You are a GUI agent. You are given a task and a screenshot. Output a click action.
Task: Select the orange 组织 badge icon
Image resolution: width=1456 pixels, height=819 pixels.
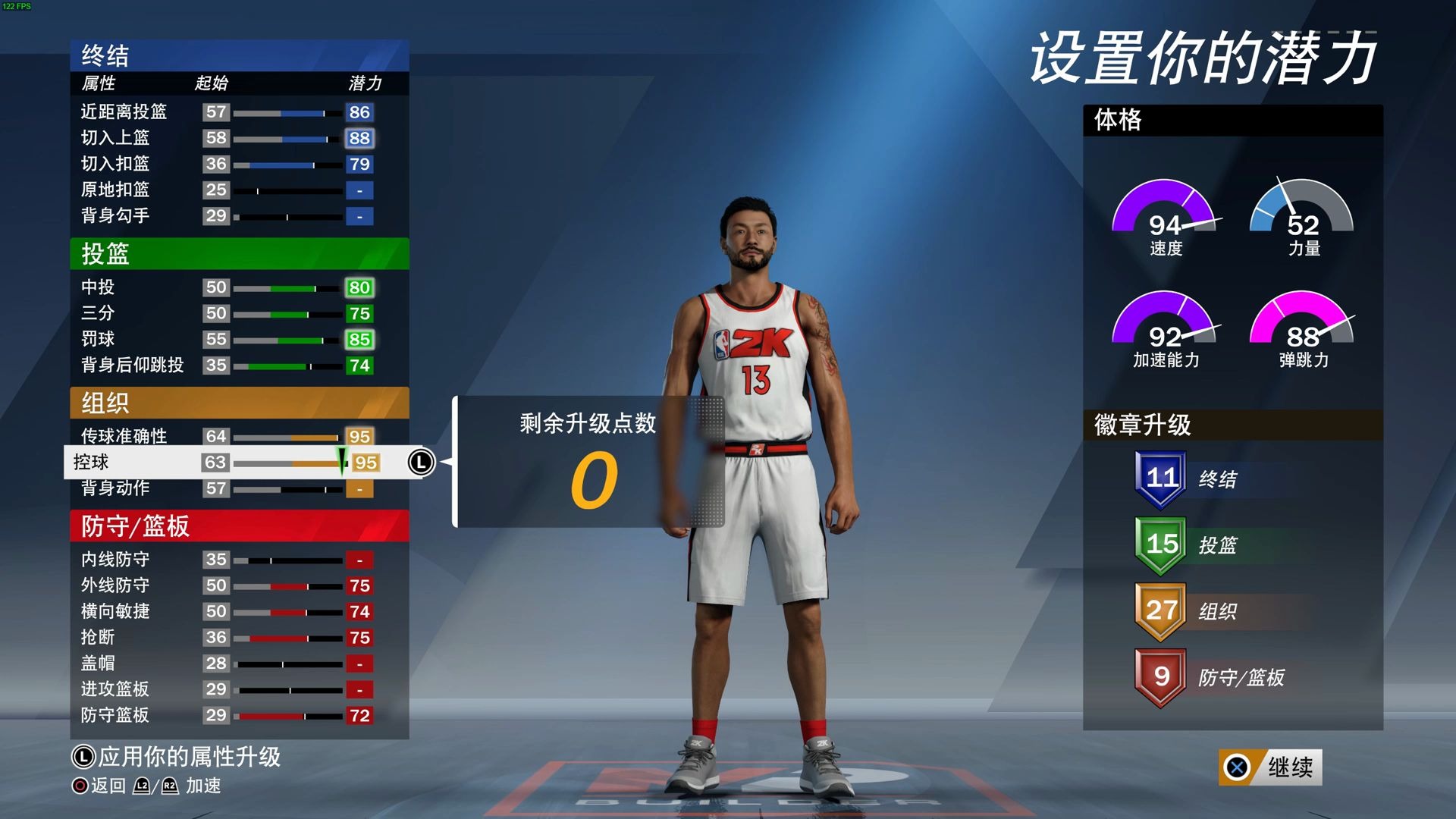tap(1160, 610)
